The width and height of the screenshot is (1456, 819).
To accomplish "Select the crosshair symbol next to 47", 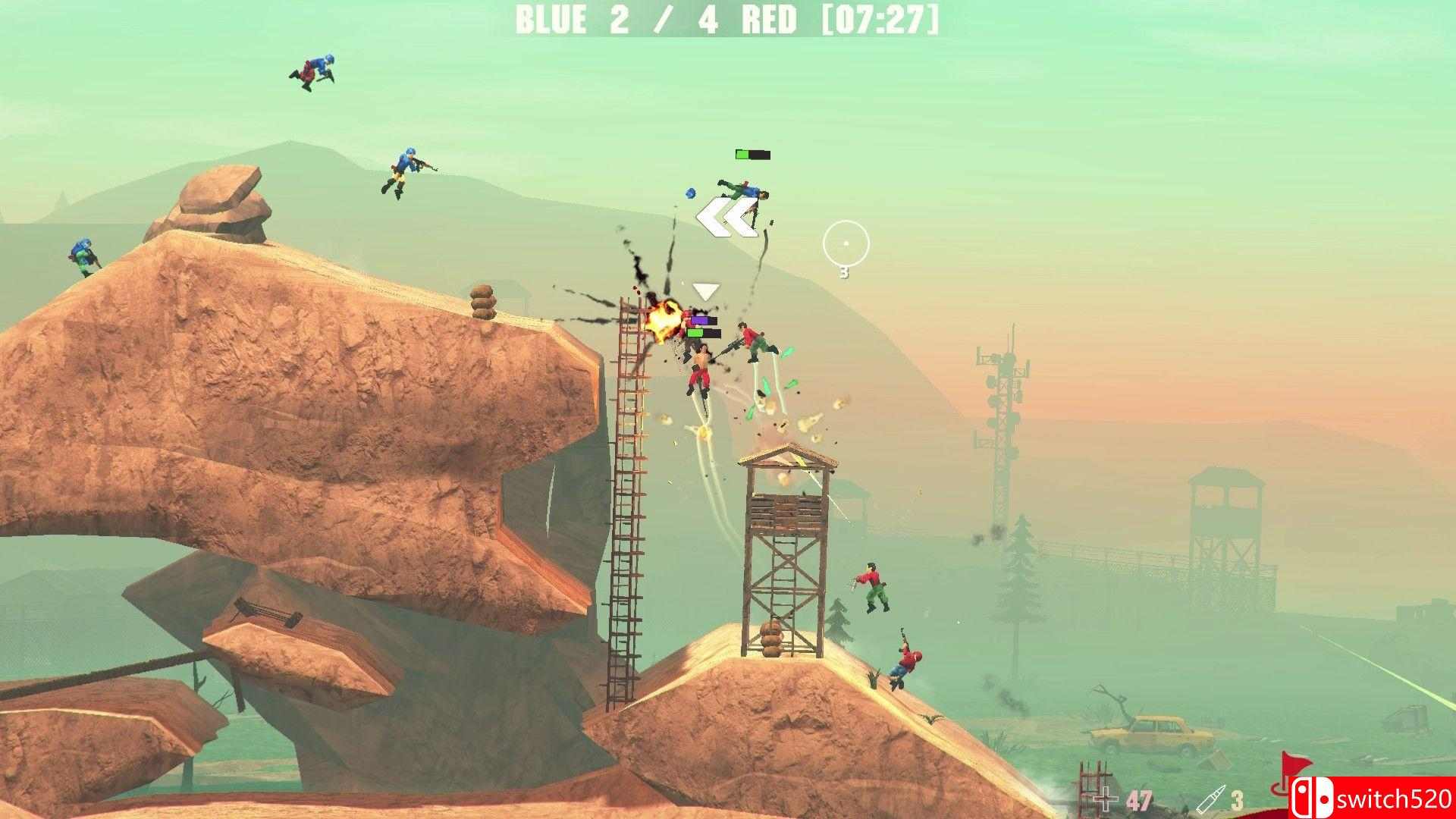I will click(1104, 798).
